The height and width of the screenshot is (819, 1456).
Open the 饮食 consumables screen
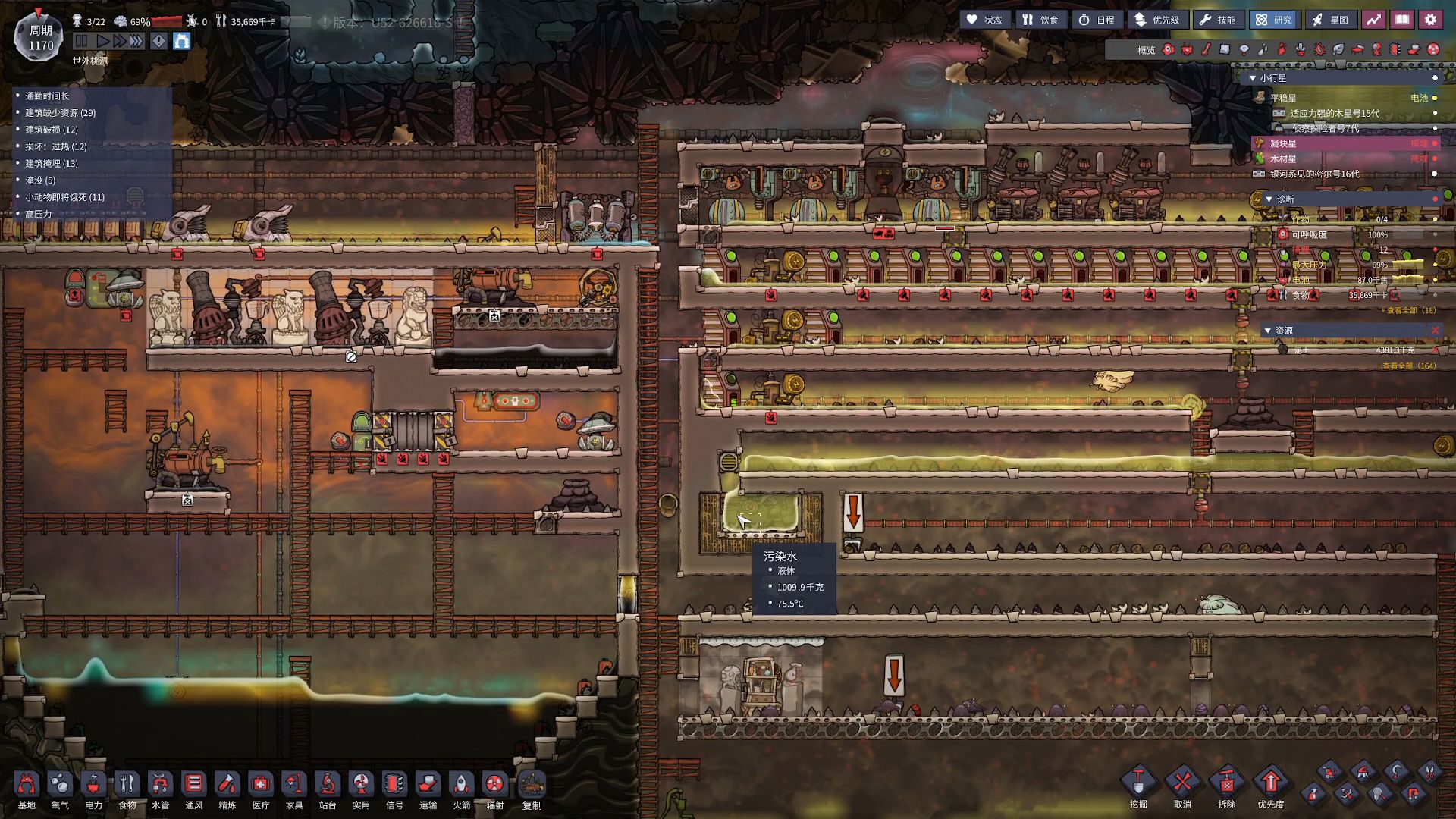(1040, 20)
